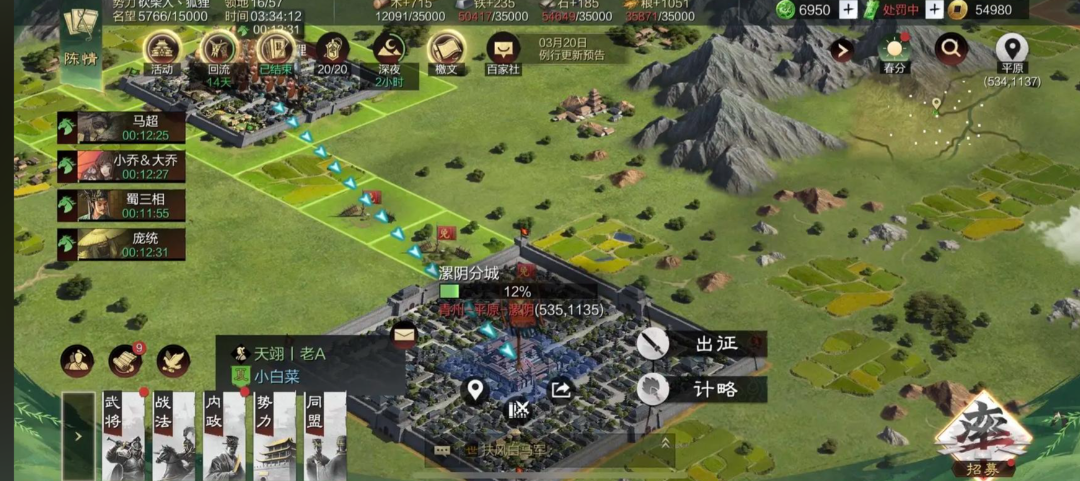
Task: Open the 檄文 scroll icon
Action: tap(446, 52)
